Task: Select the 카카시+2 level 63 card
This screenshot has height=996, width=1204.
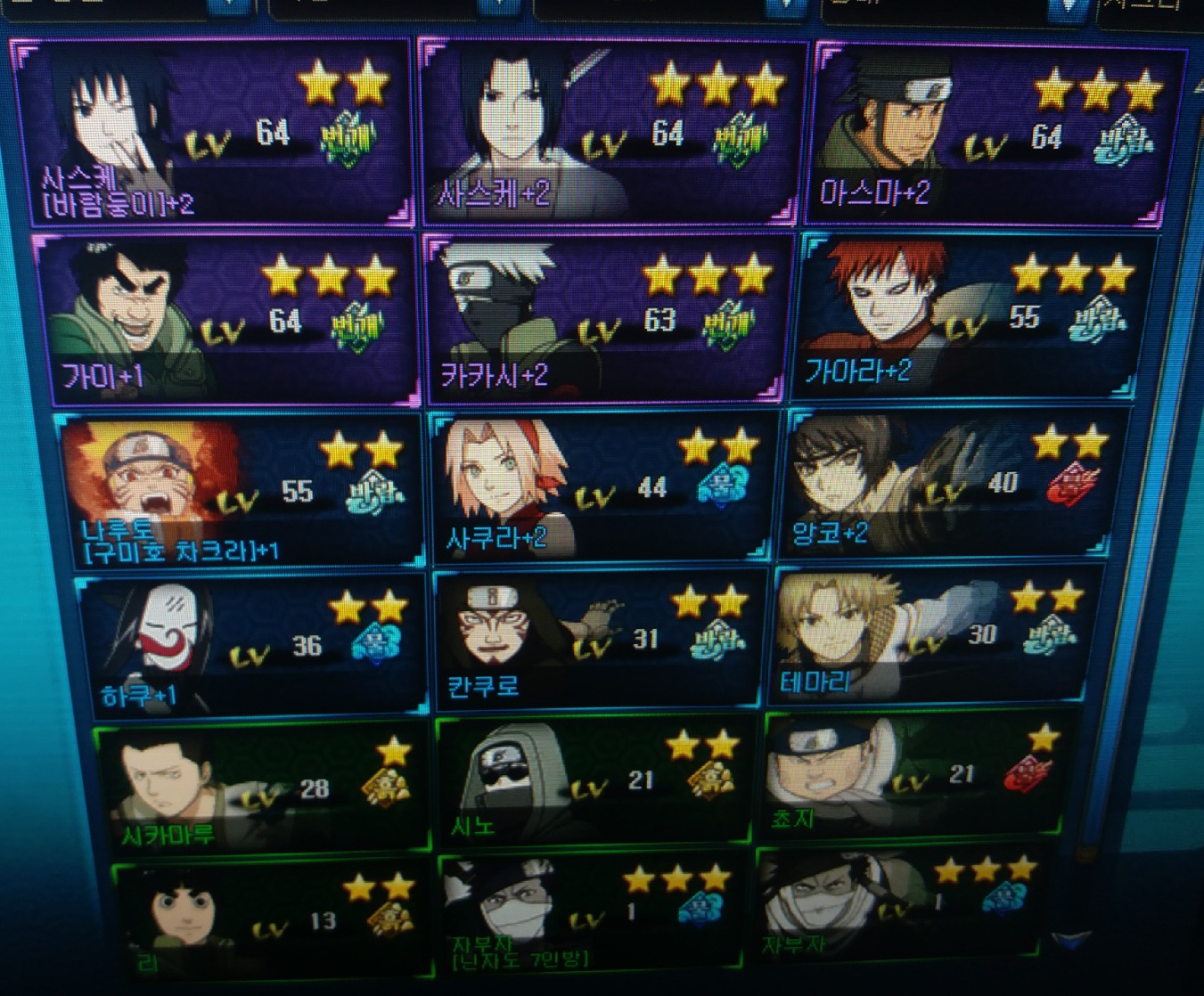Action: (608, 317)
